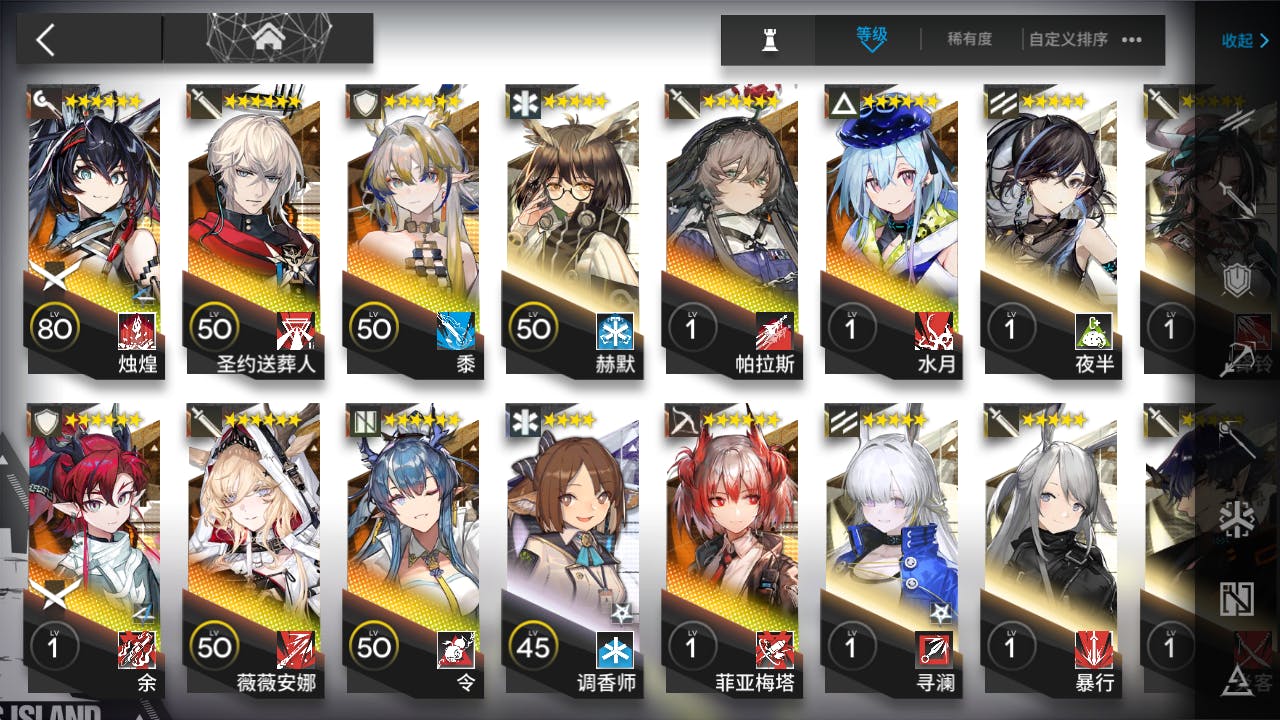The height and width of the screenshot is (720, 1280).
Task: Choose the operator 夜半
Action: (x=1050, y=230)
